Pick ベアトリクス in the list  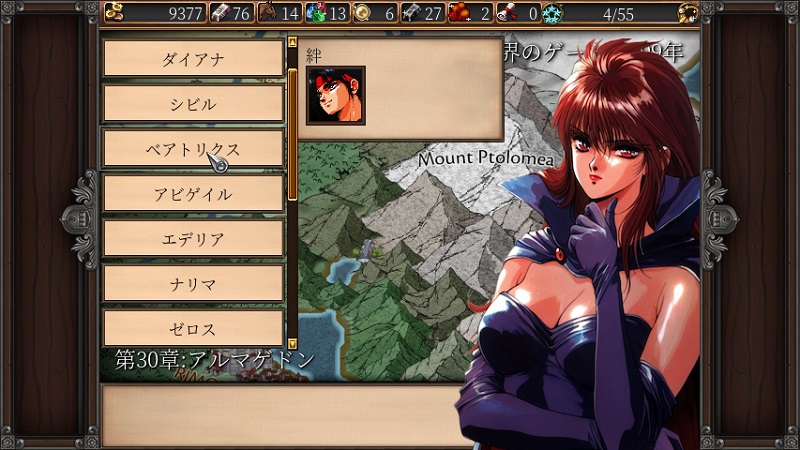(x=194, y=149)
